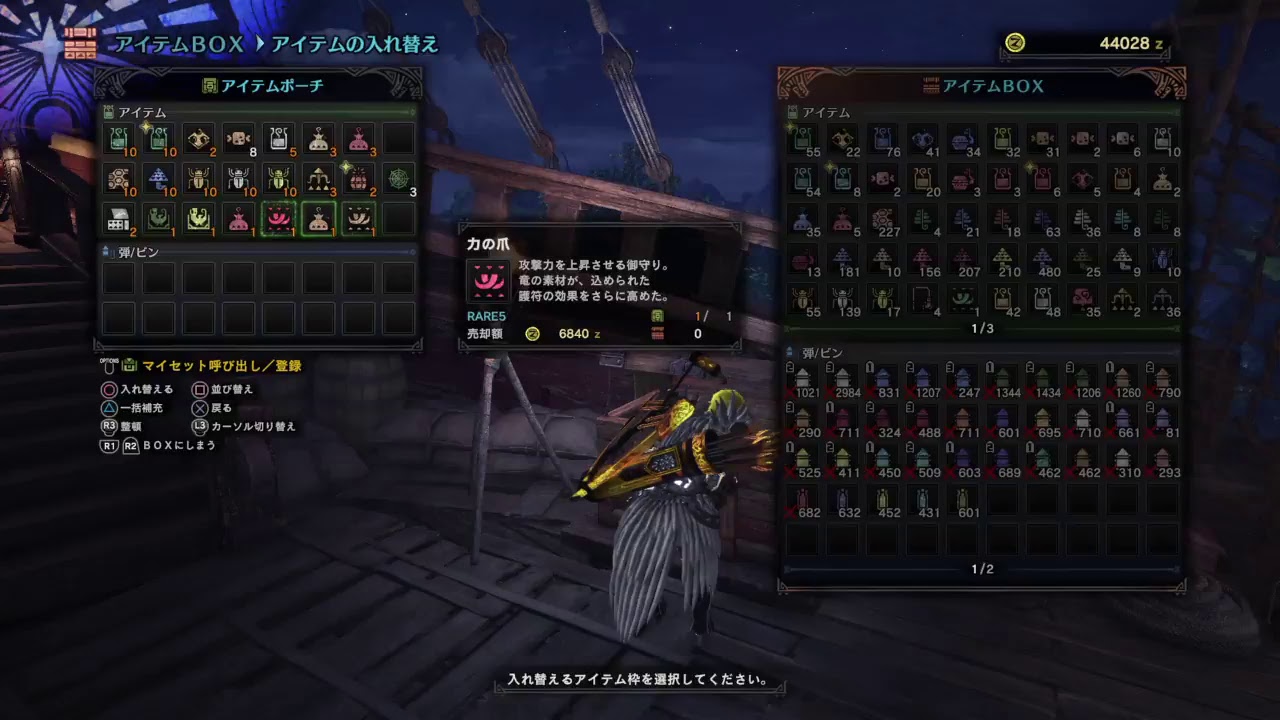This screenshot has width=1280, height=720.
Task: Select the zenny coin icon next to 44028
Action: pyautogui.click(x=1015, y=43)
